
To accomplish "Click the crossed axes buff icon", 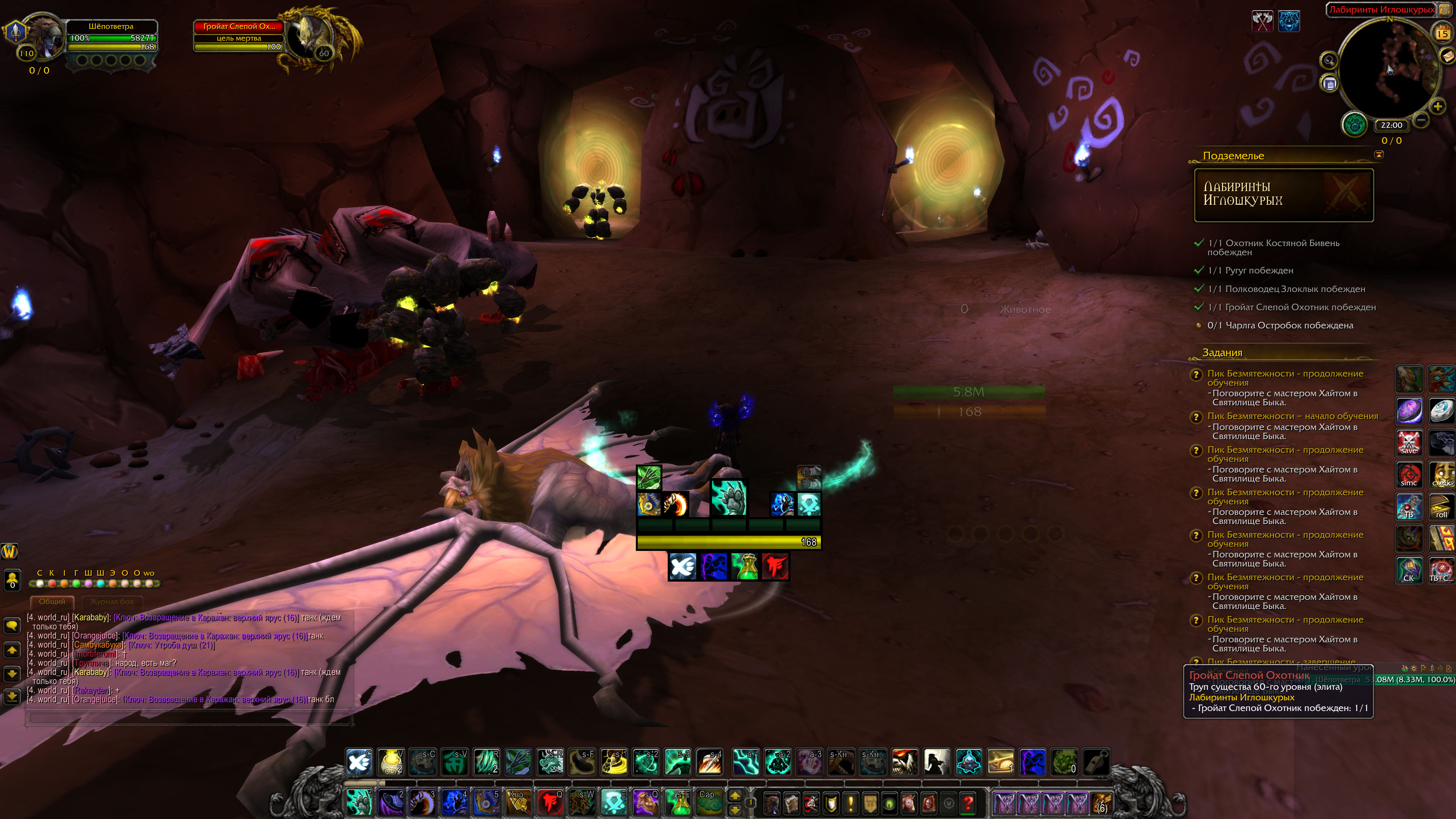I will tap(1261, 22).
